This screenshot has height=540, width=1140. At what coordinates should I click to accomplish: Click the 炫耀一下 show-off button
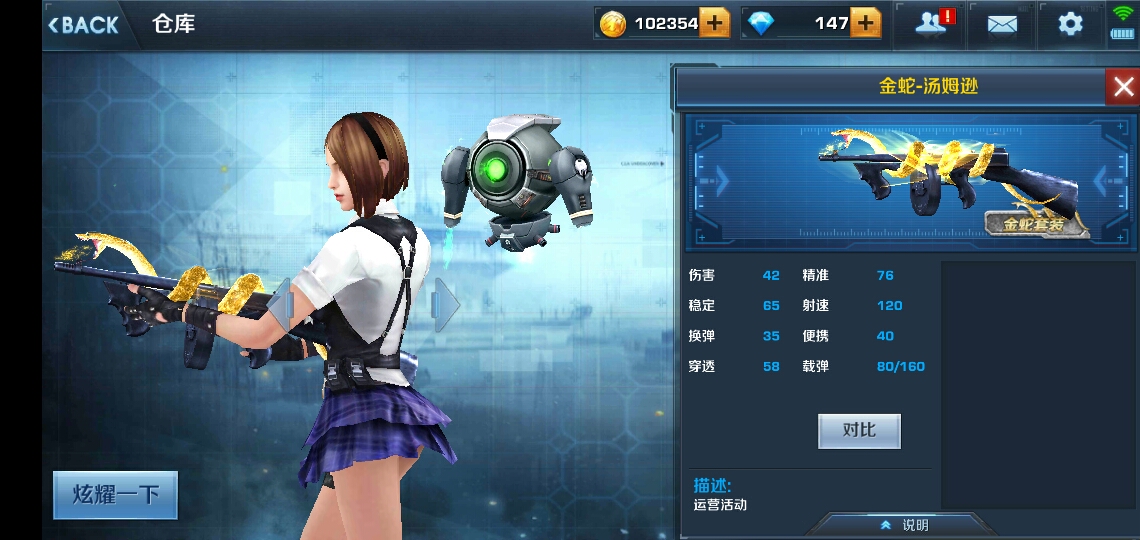pyautogui.click(x=115, y=495)
